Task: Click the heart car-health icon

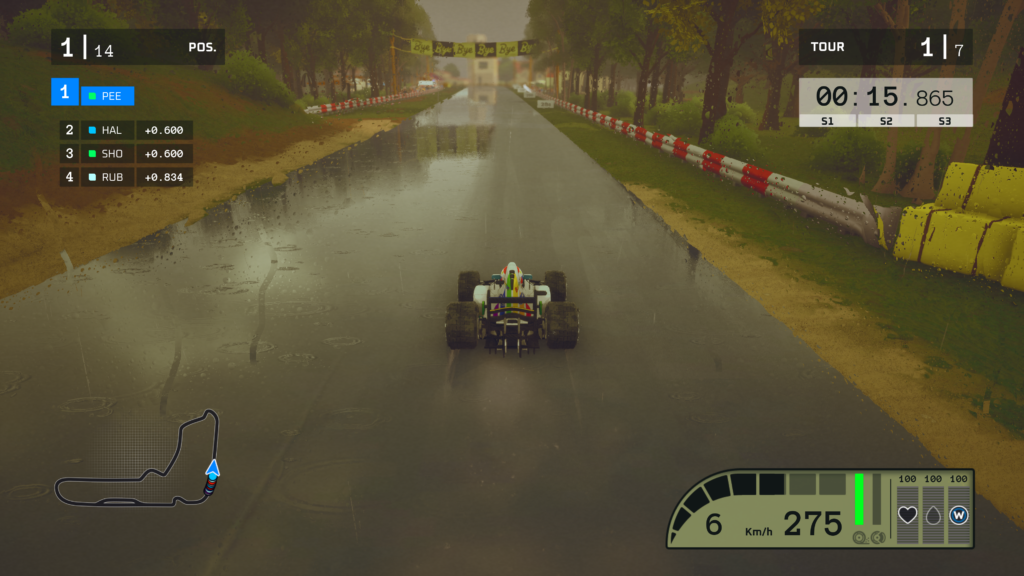Action: coord(908,515)
